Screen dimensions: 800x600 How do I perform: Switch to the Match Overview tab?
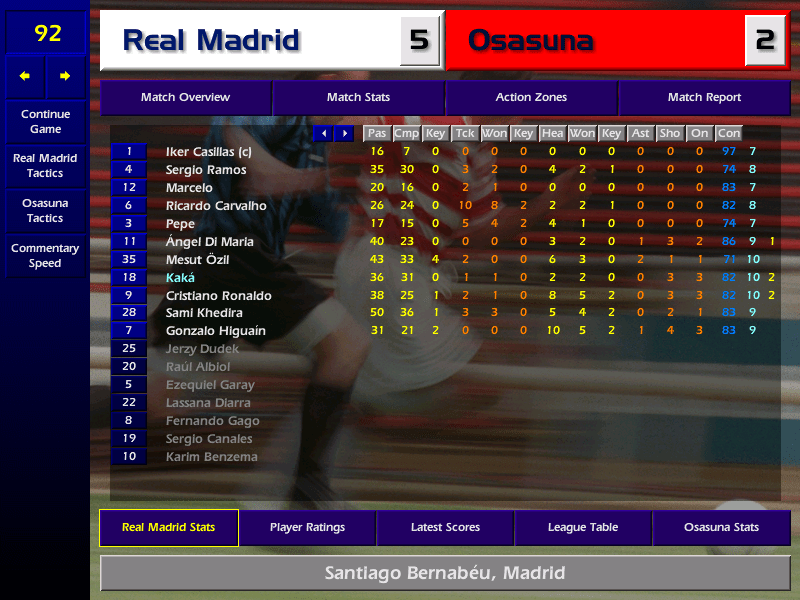(x=185, y=98)
